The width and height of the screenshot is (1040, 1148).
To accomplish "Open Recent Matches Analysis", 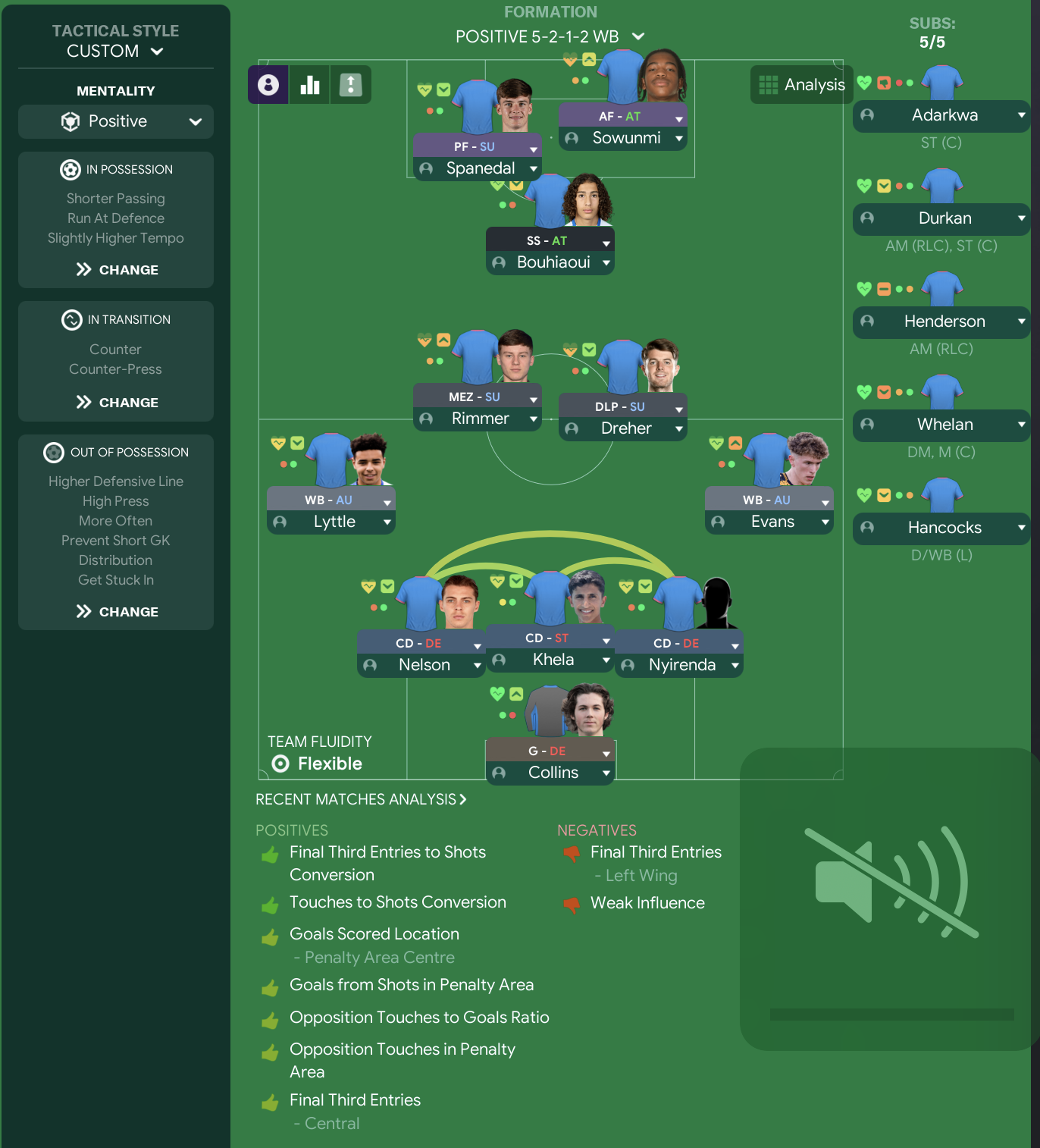I will [362, 798].
